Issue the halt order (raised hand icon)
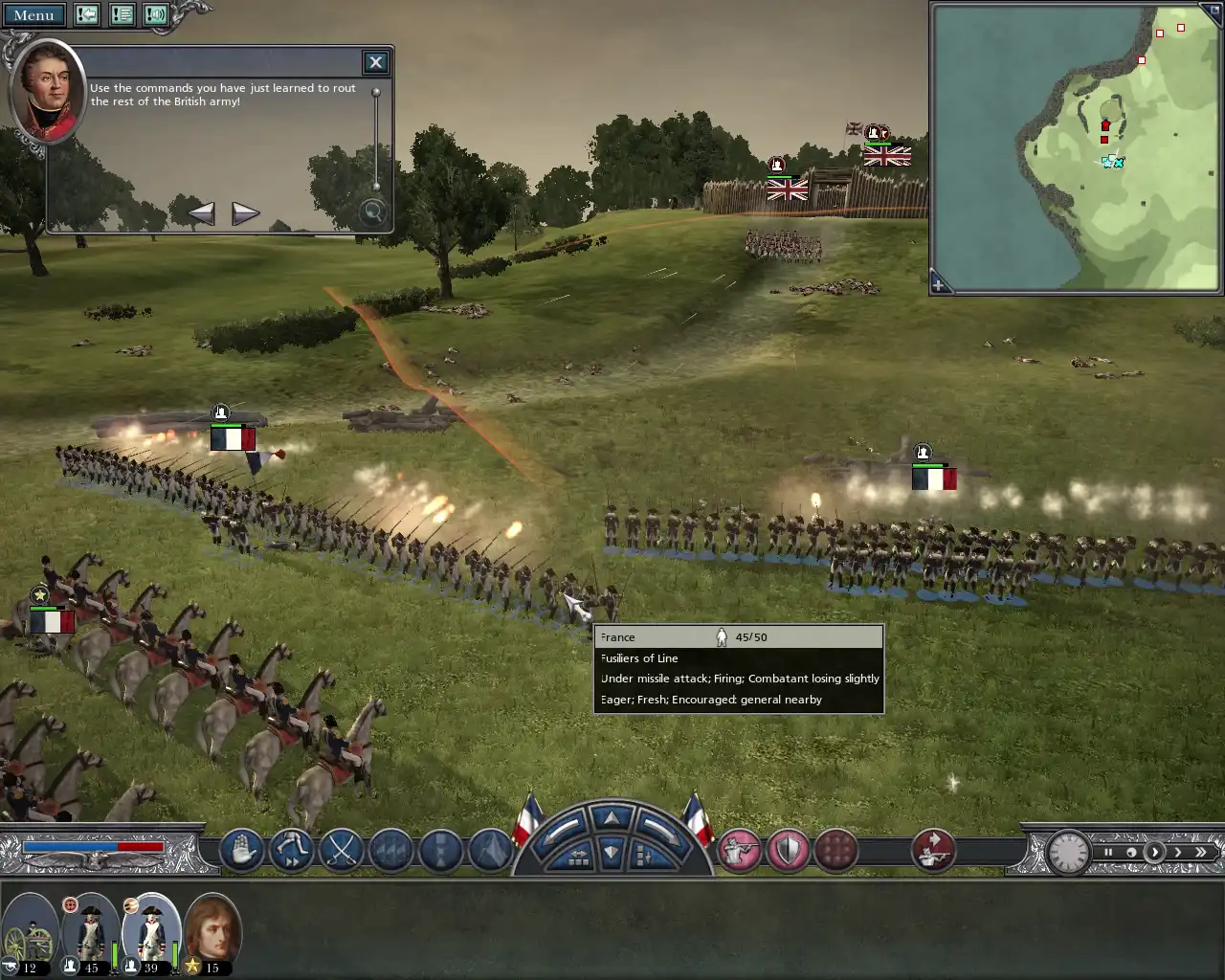Image resolution: width=1225 pixels, height=980 pixels. pos(241,850)
